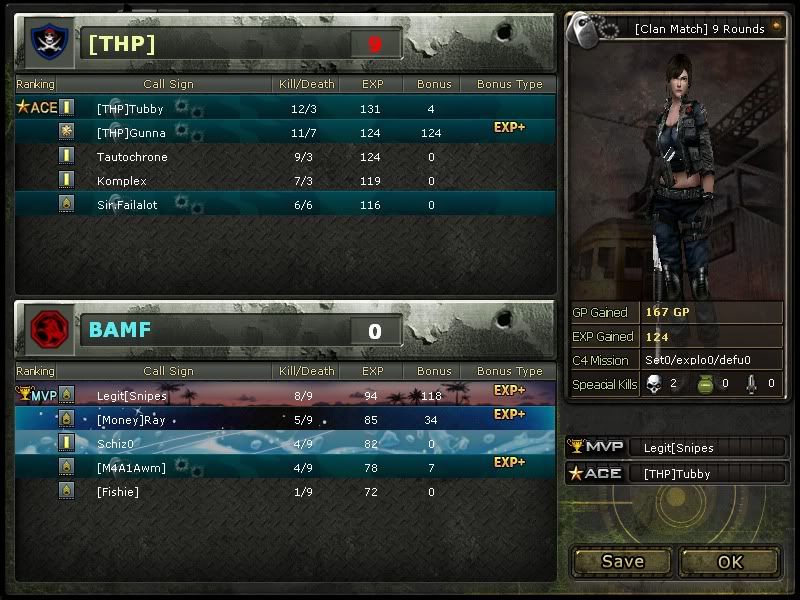The height and width of the screenshot is (600, 800).
Task: Select the Legit[Snipes player row
Action: [x=285, y=395]
